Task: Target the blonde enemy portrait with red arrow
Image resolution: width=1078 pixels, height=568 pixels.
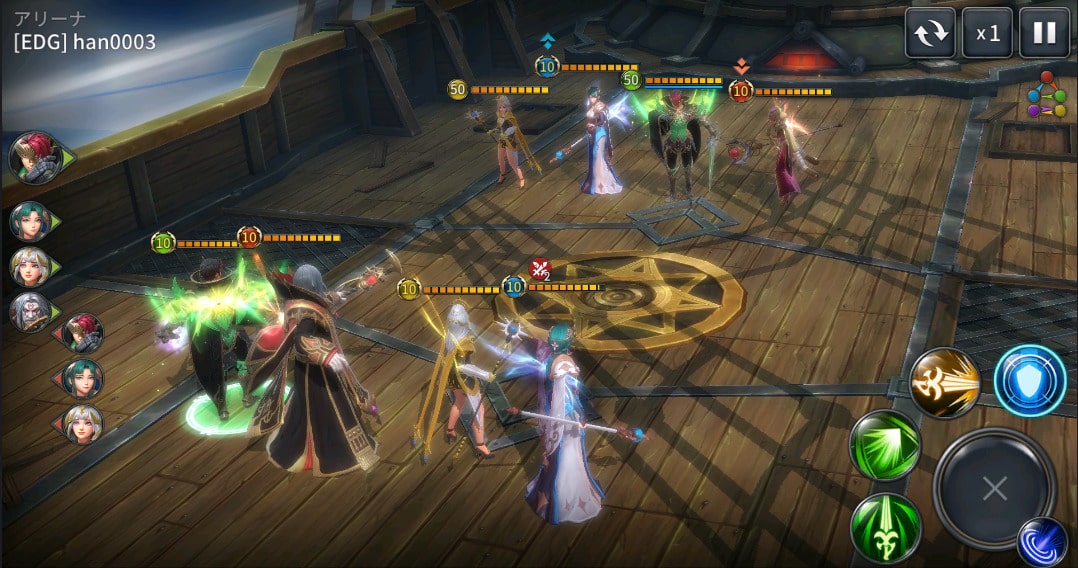Action: (x=83, y=424)
